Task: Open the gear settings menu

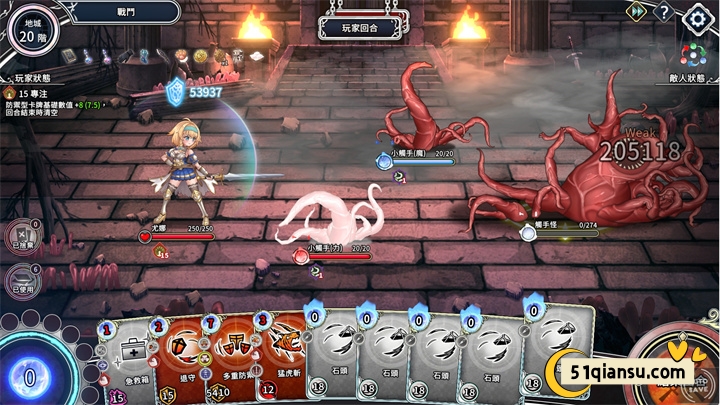Action: point(696,17)
